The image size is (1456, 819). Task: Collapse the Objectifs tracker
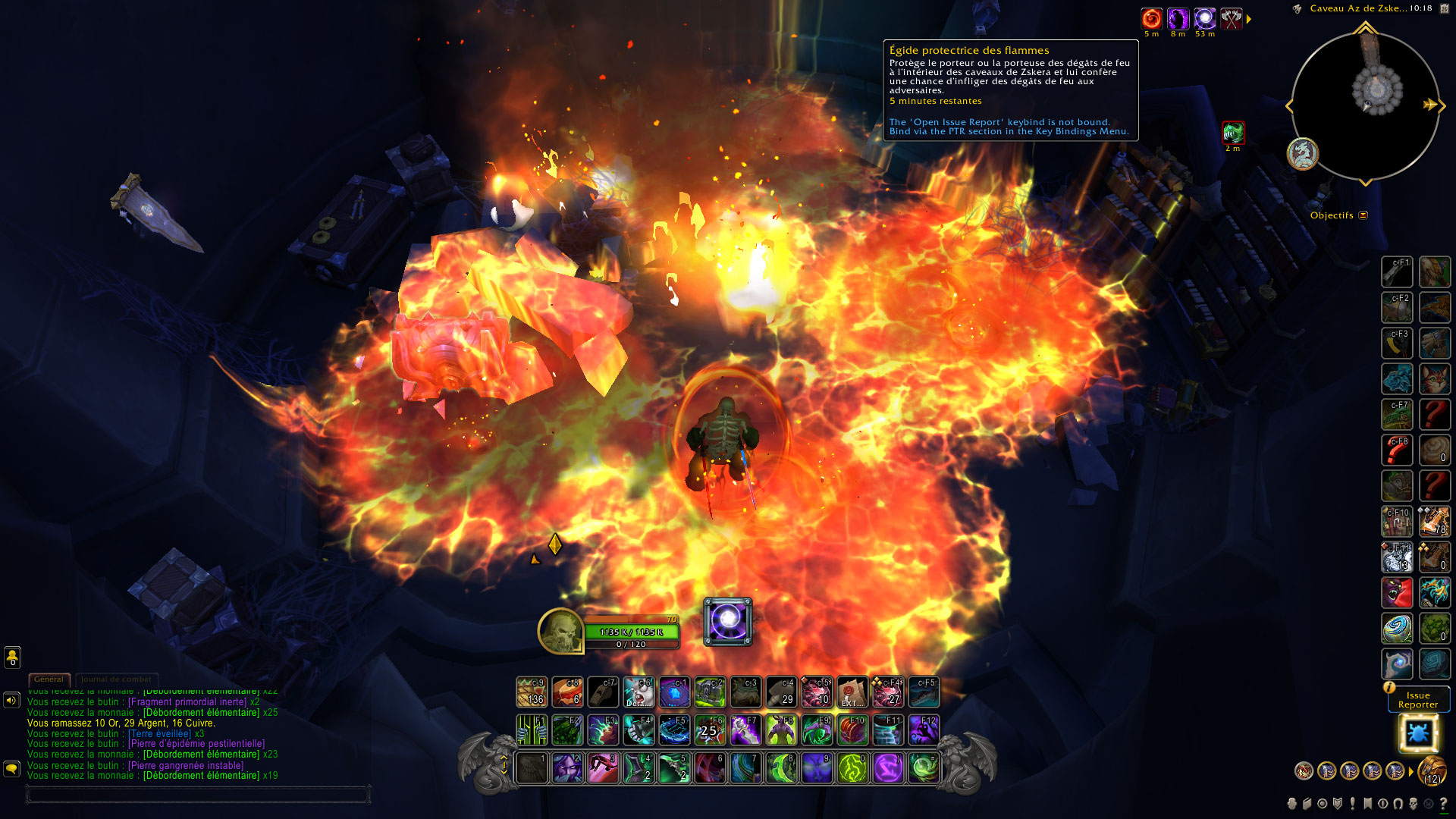1363,215
